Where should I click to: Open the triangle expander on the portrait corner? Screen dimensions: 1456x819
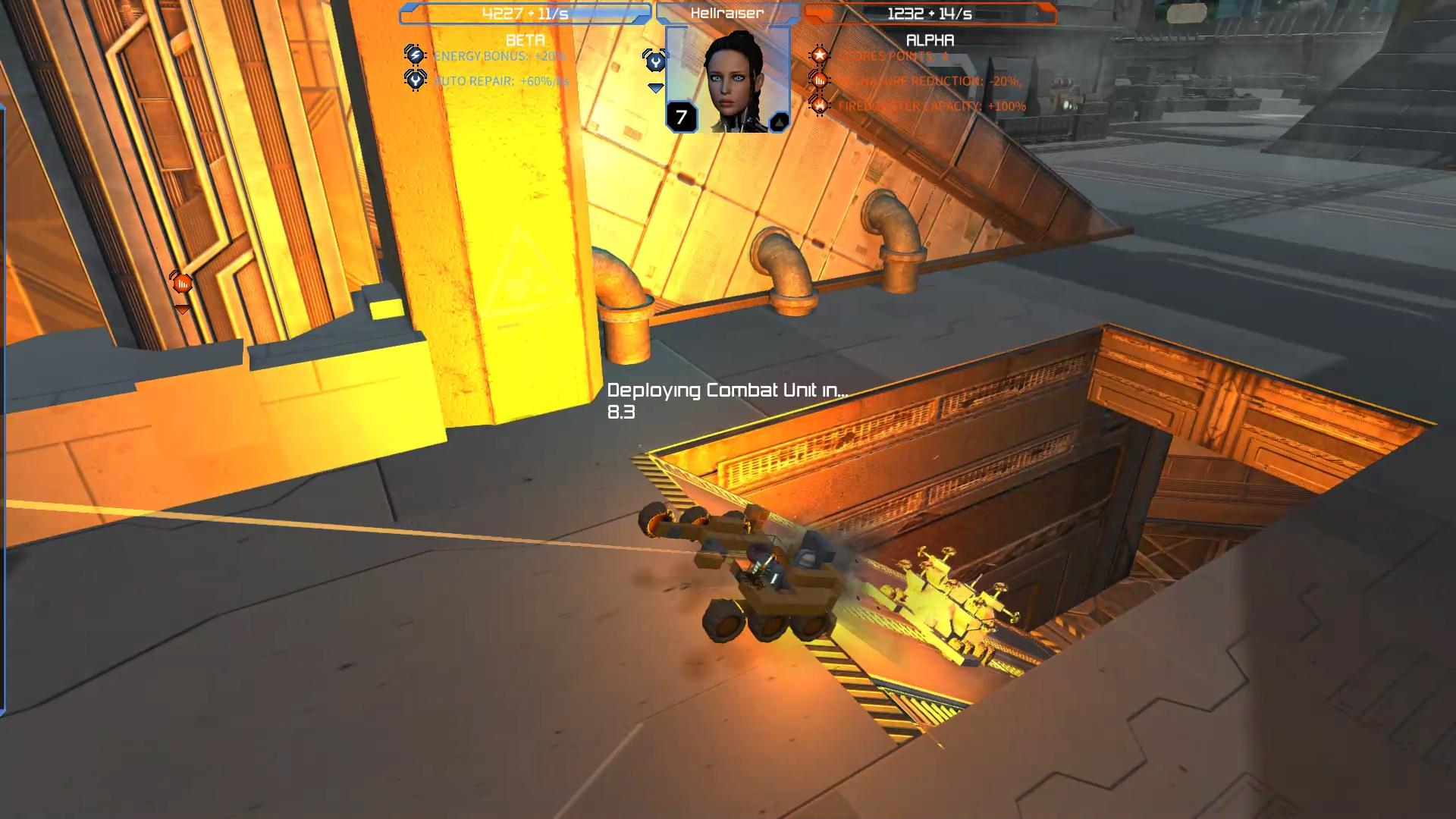point(778,120)
